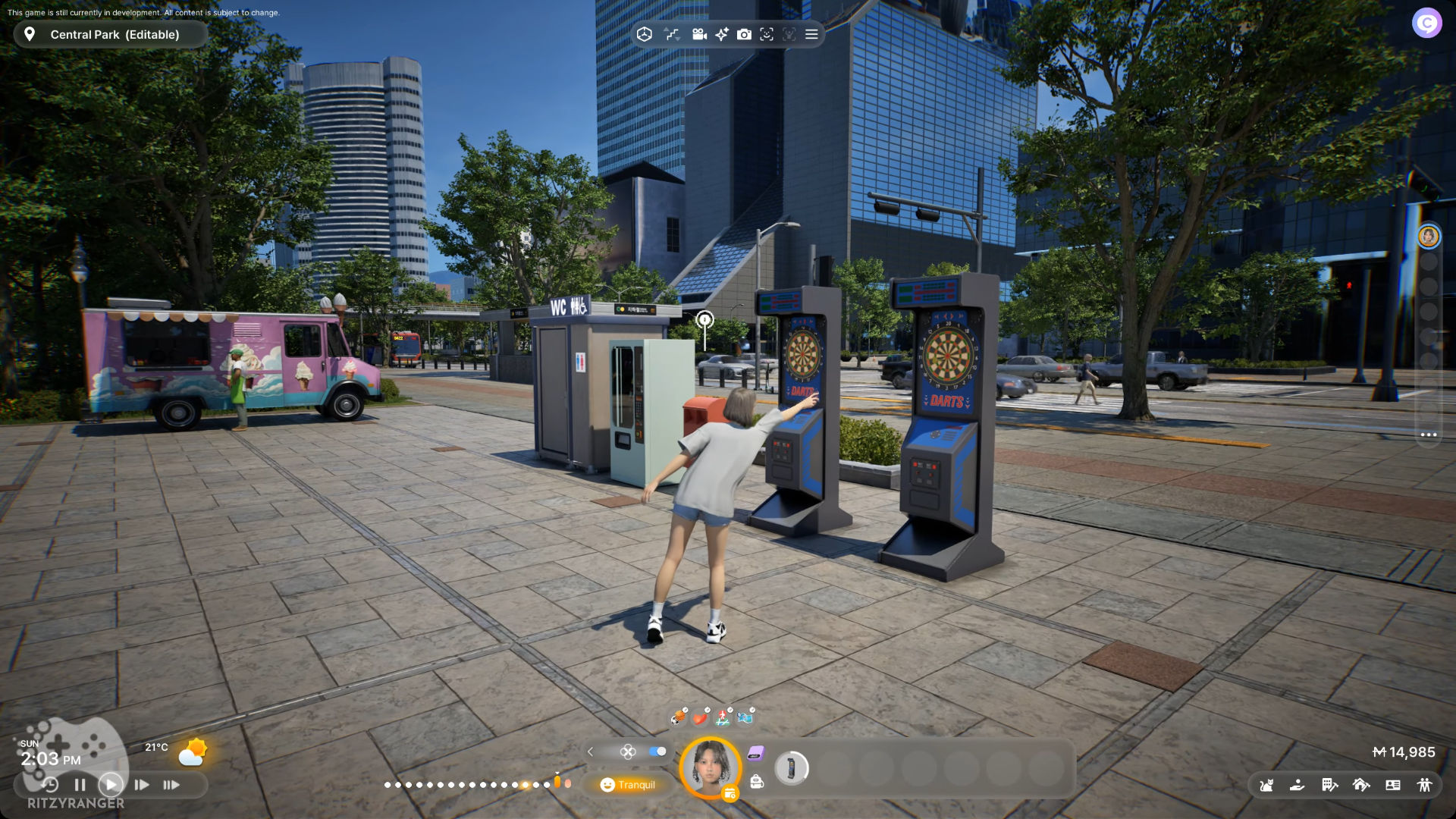The height and width of the screenshot is (819, 1456).
Task: Select the darts machine action in queue
Action: tap(791, 768)
